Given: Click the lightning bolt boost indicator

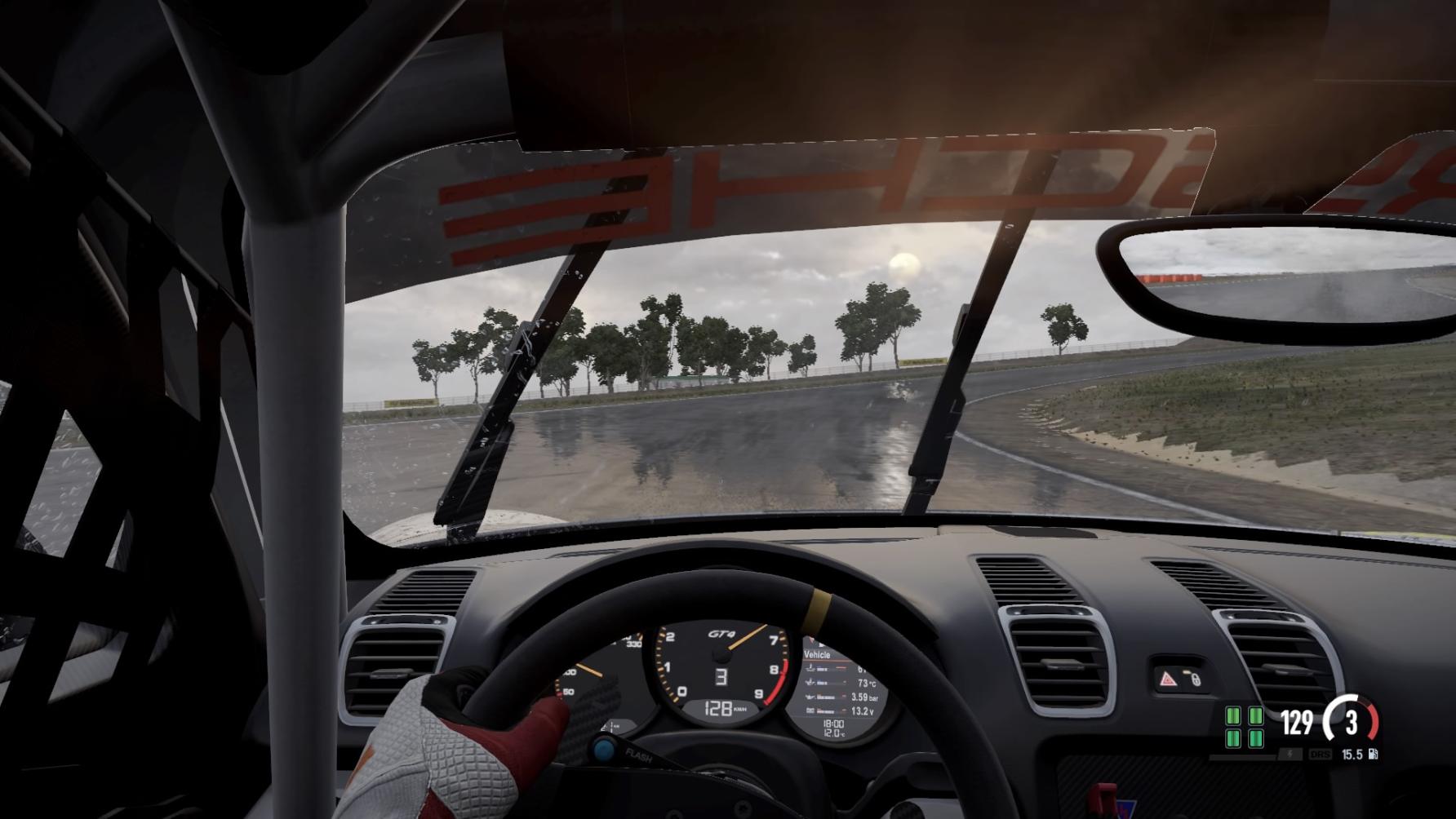Looking at the screenshot, I should point(1290,755).
